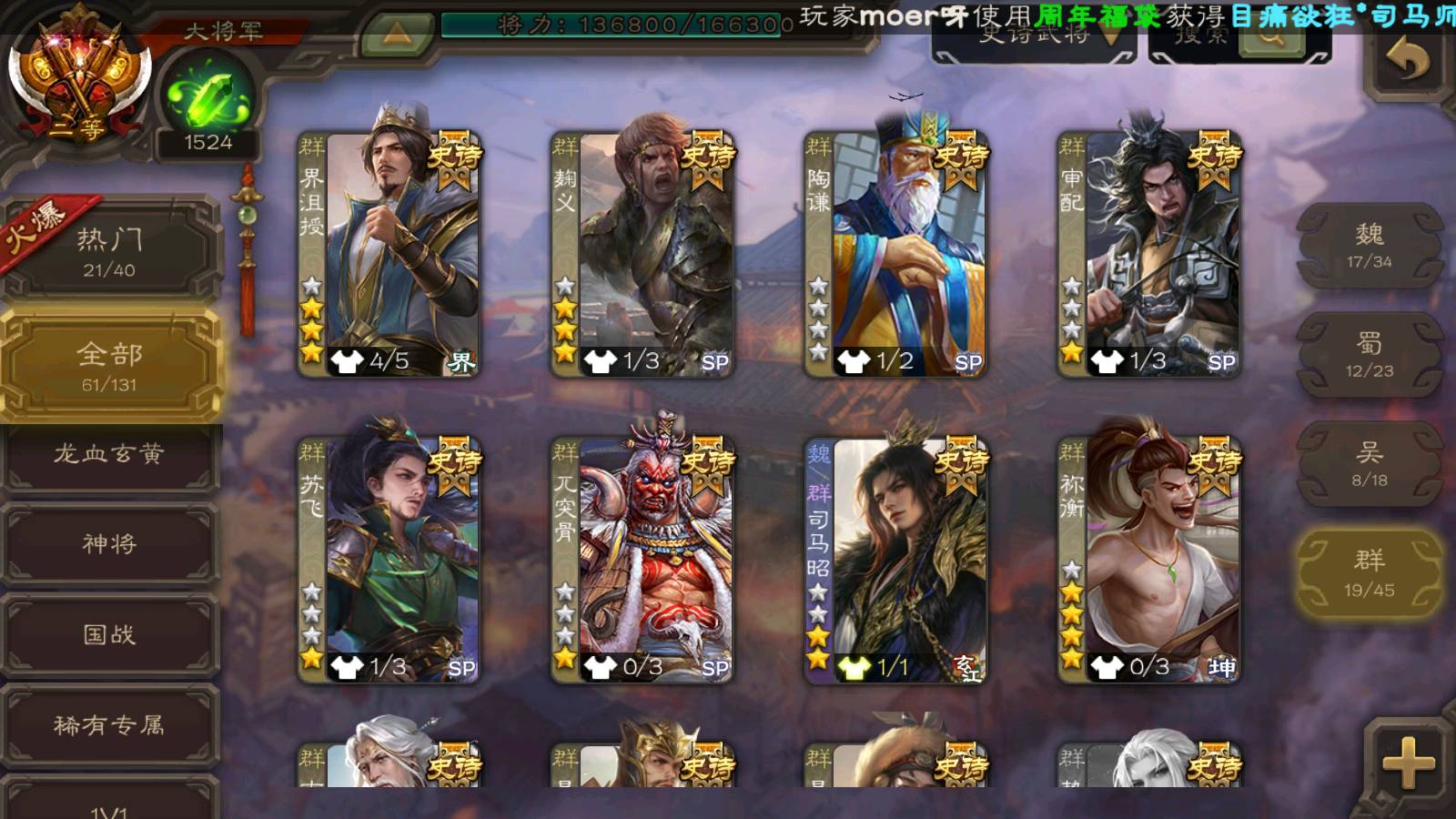Select the 界沮授 hero card

pos(389,255)
